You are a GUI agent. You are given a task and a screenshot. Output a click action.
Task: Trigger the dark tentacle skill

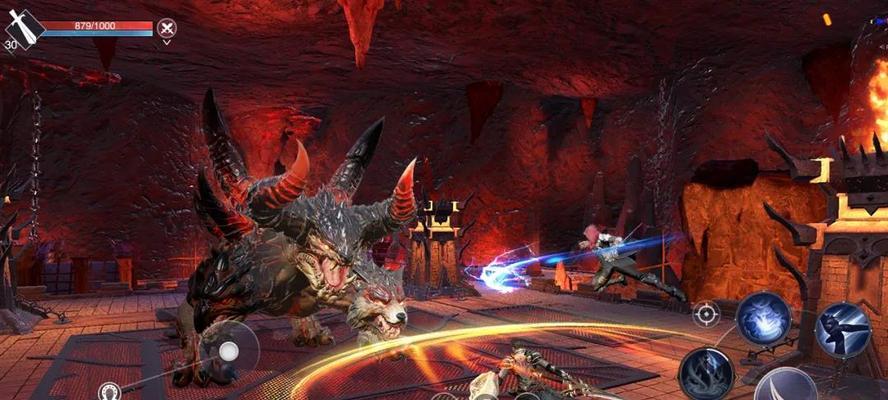point(706,373)
